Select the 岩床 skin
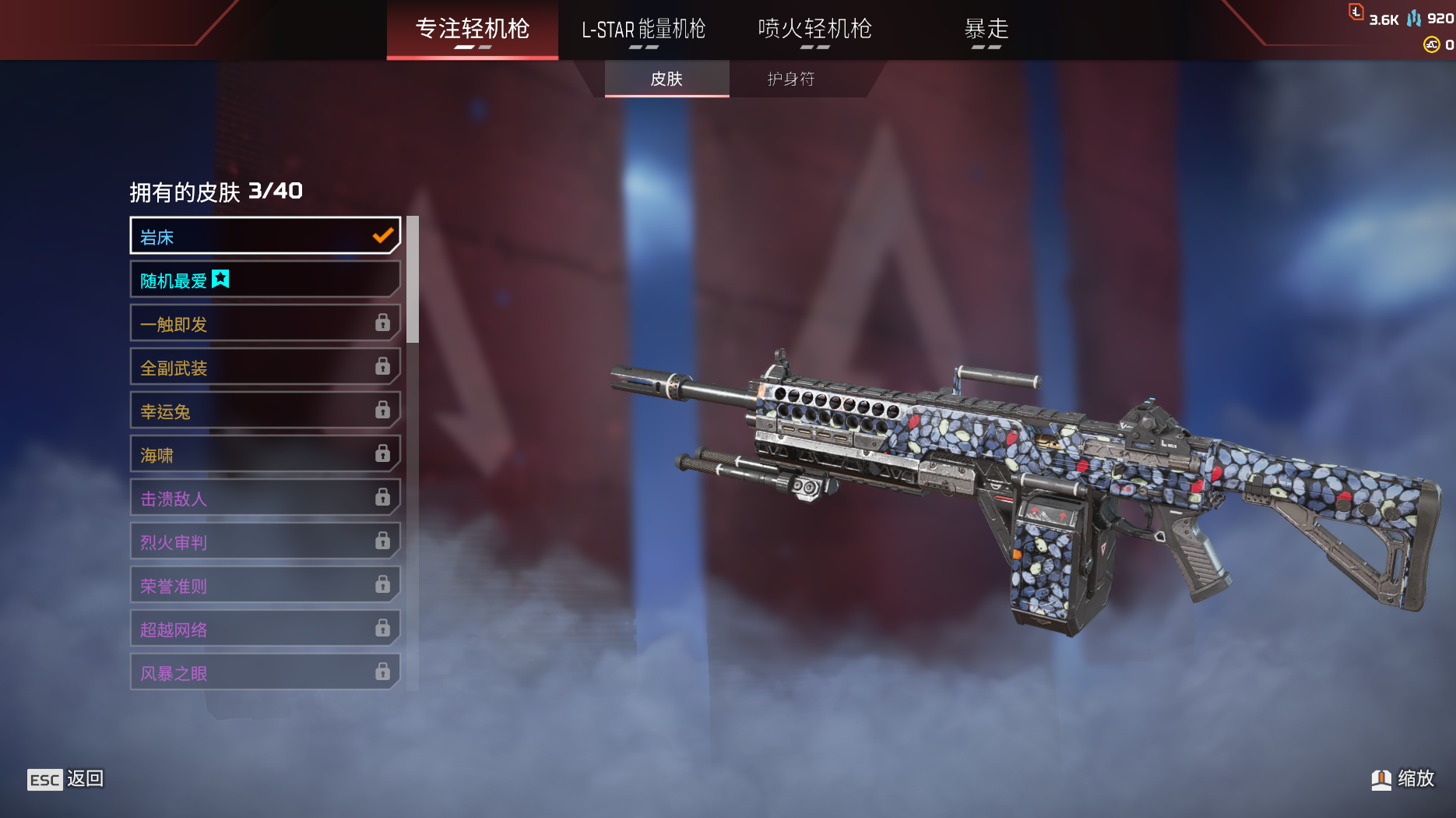 click(265, 236)
